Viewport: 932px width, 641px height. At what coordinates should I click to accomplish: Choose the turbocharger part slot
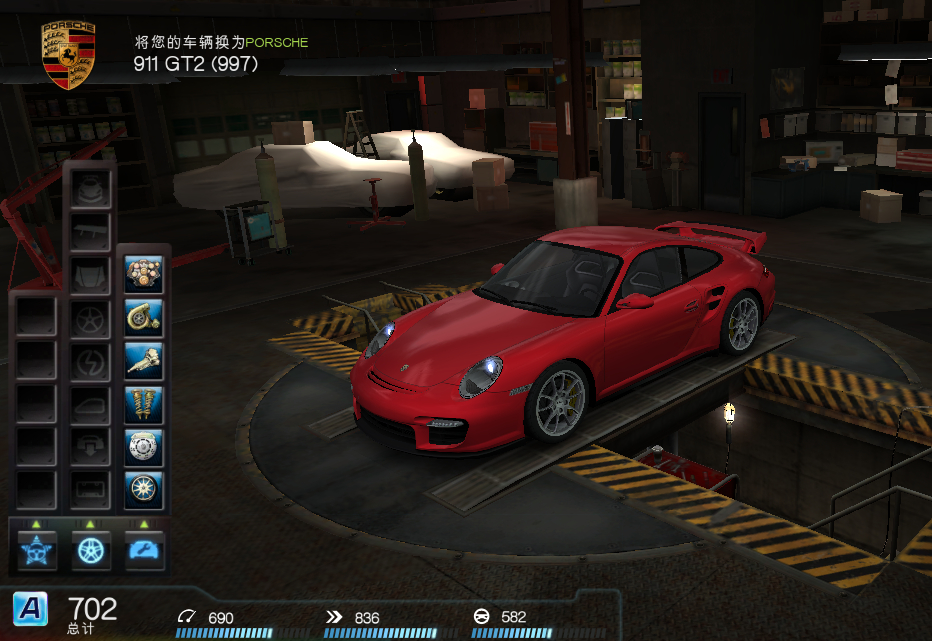click(x=144, y=317)
